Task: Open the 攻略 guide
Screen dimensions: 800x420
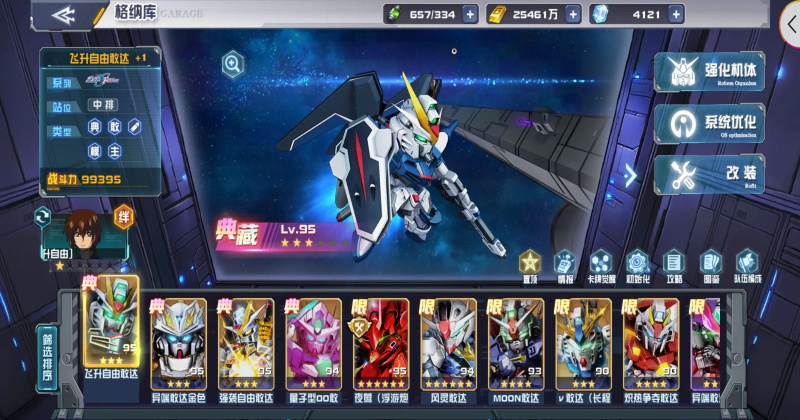Action: tap(674, 266)
